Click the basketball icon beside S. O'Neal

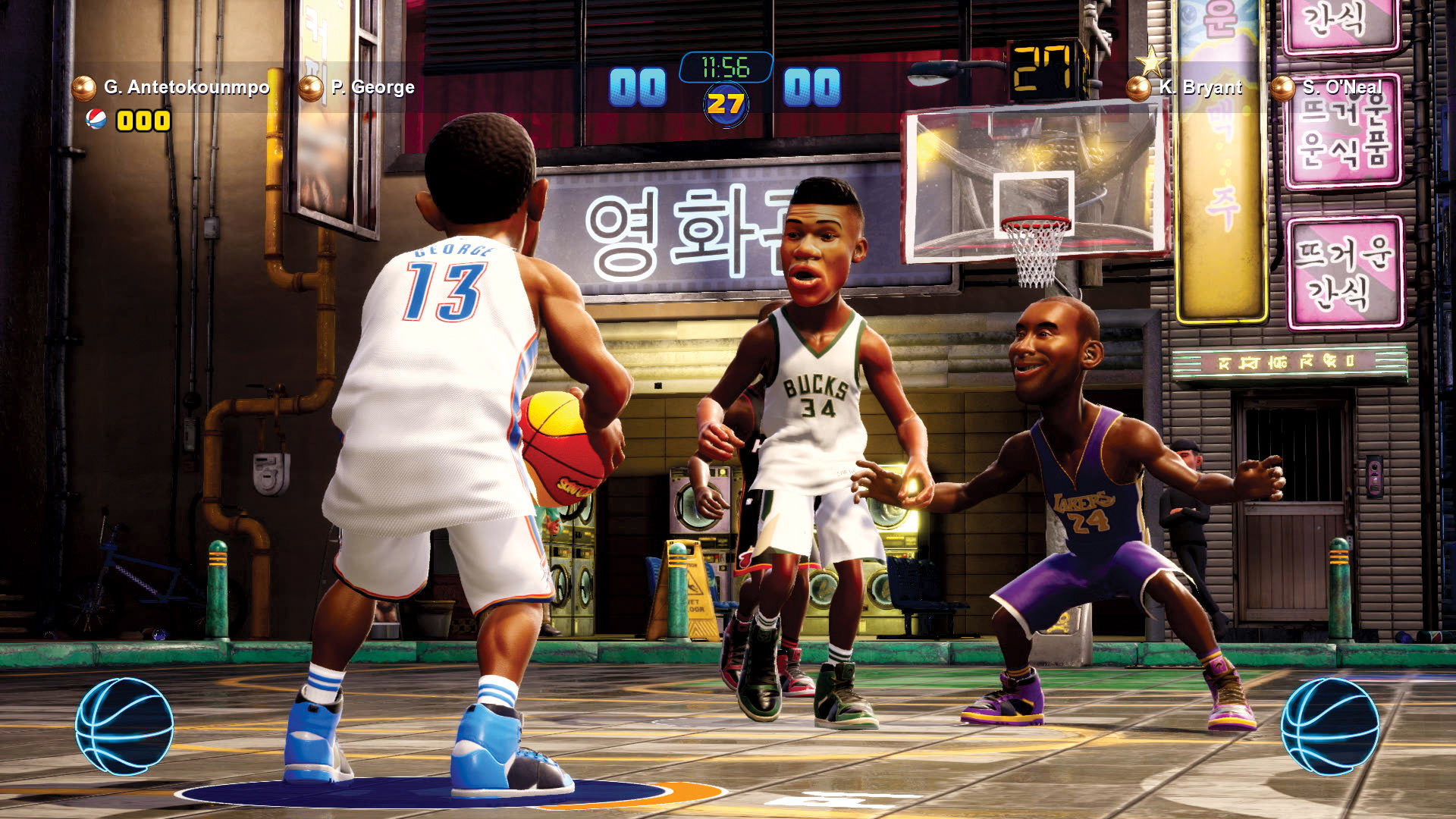[x=1283, y=87]
